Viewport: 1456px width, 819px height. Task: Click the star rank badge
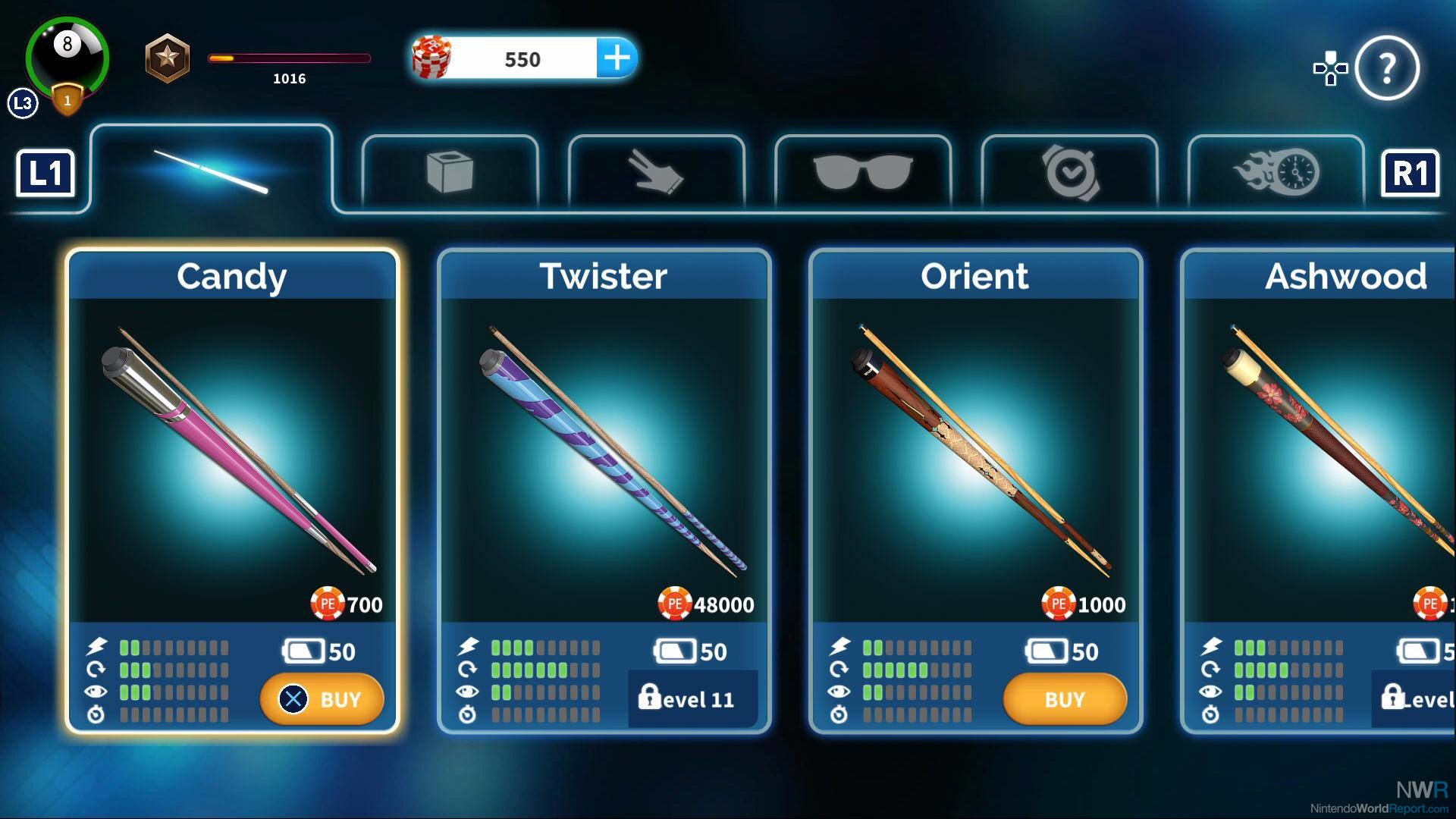point(167,58)
